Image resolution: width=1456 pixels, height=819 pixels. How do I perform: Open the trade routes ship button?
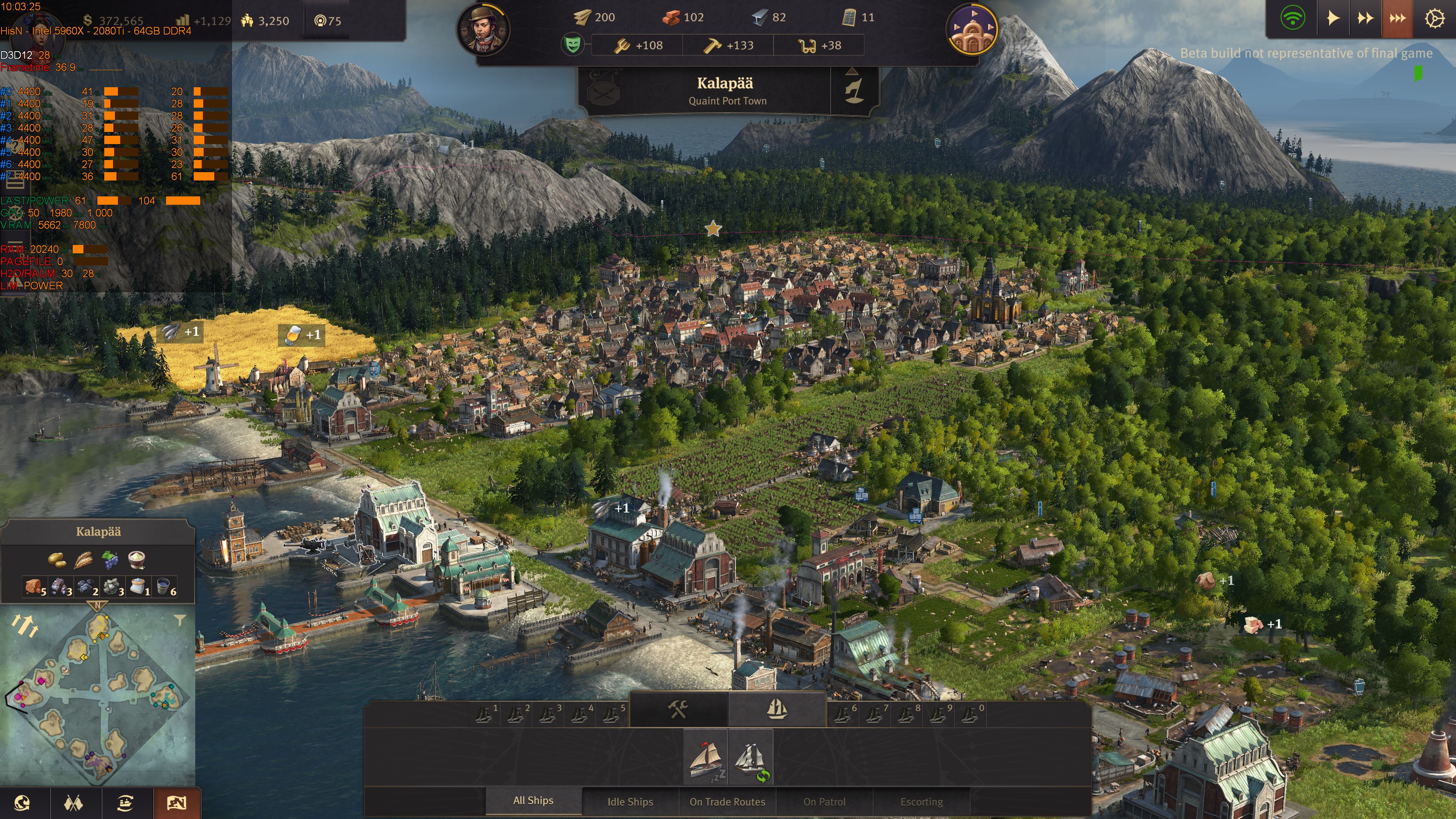(125, 803)
